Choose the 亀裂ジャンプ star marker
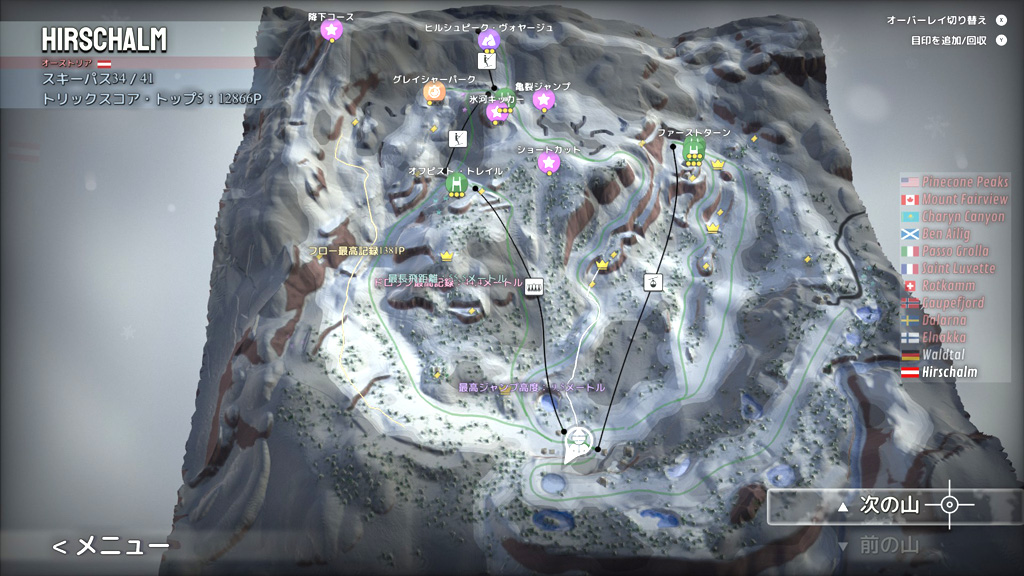Screen dimensions: 1024x576 tap(543, 99)
